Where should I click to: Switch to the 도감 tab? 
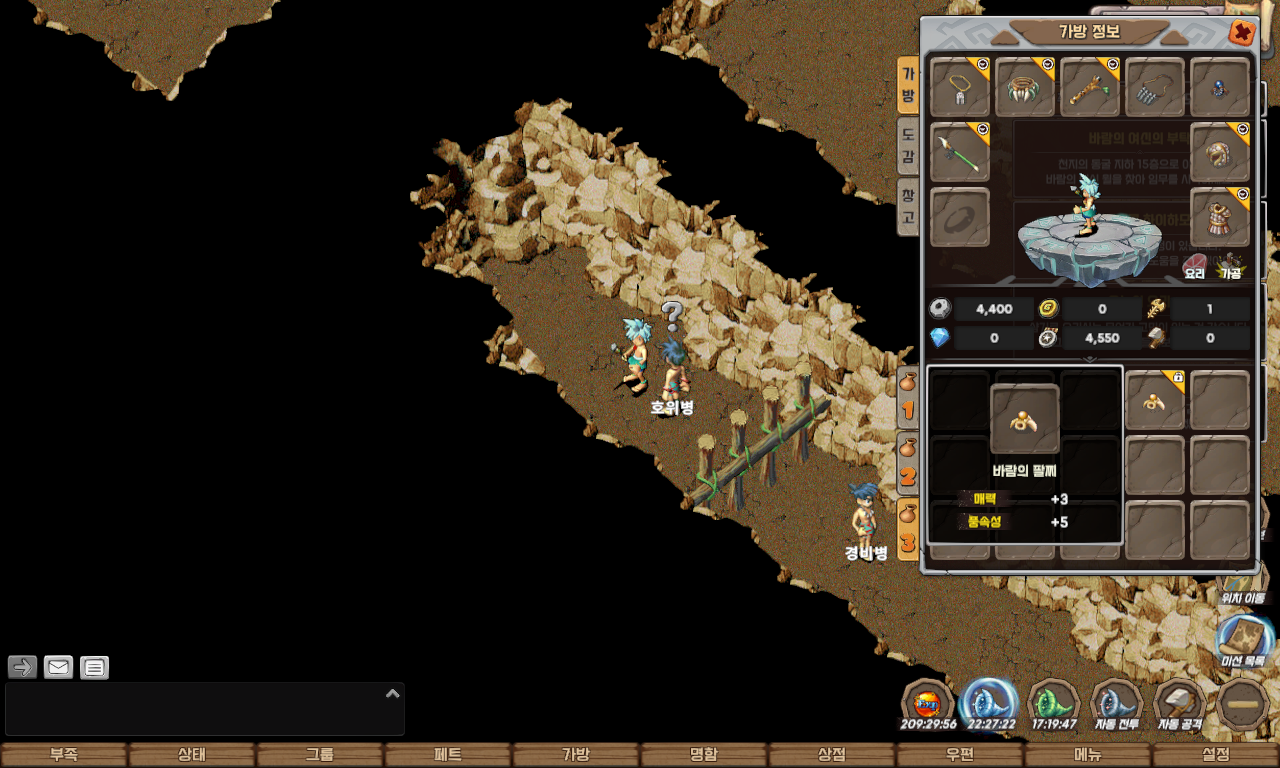click(908, 144)
